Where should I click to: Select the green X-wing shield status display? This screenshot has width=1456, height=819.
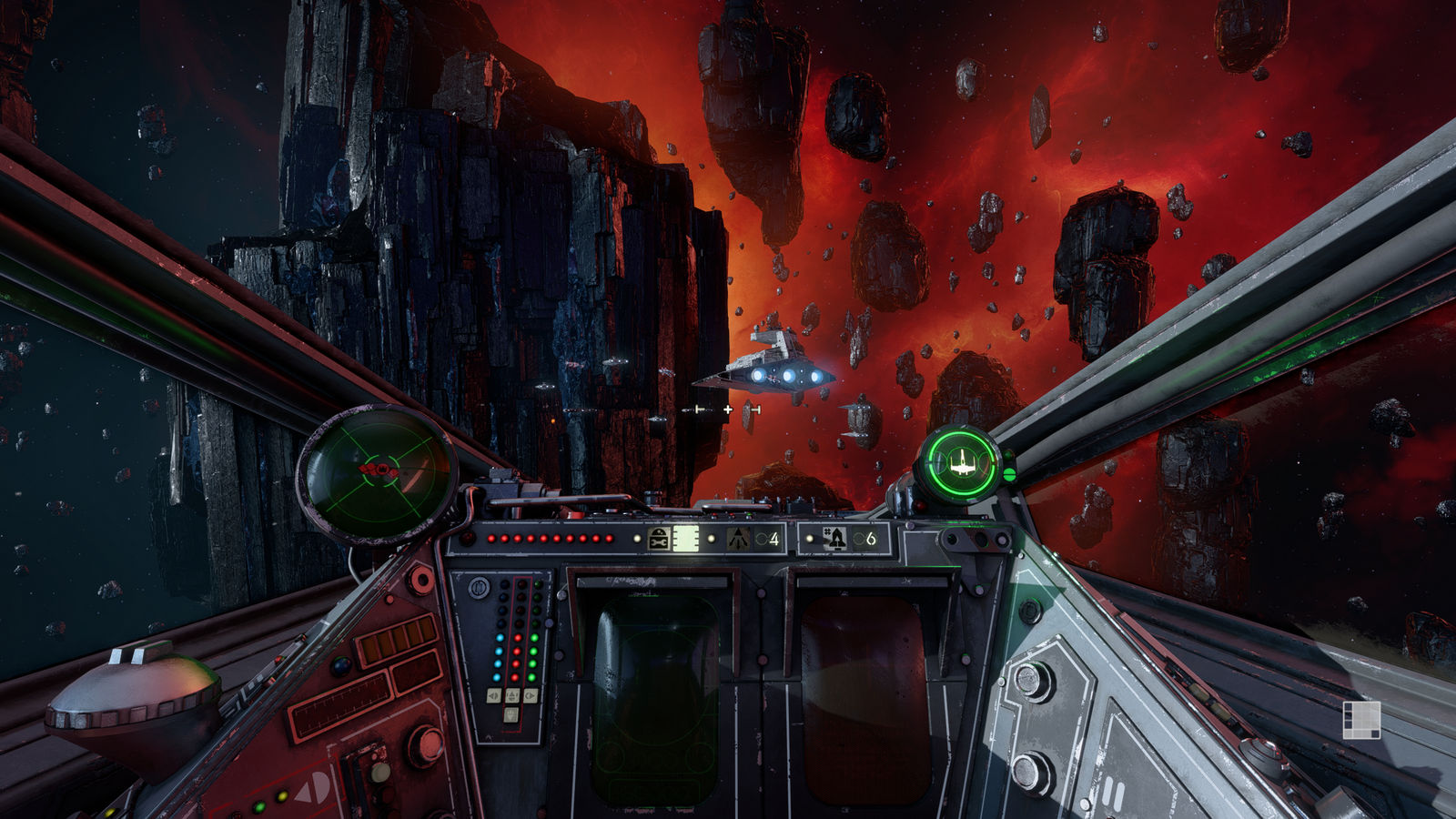click(x=960, y=464)
